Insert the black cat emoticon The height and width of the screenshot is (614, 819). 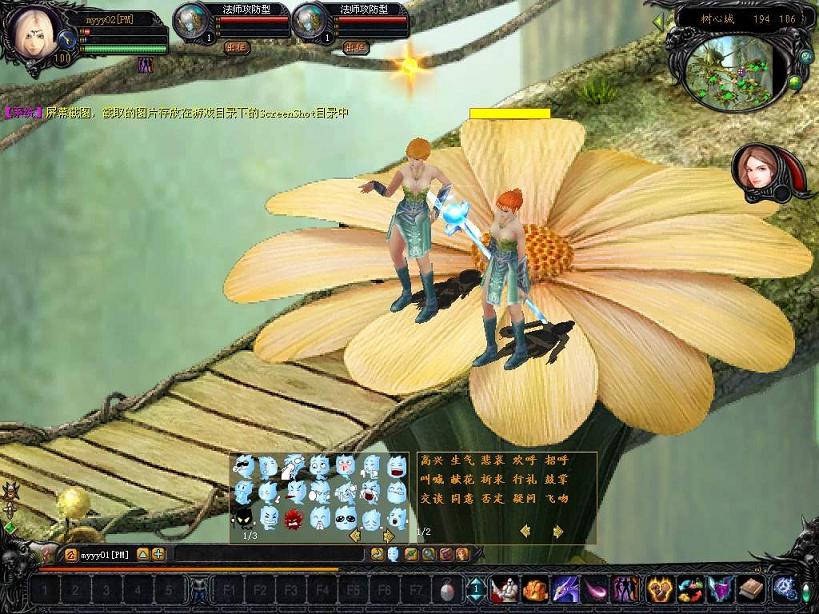243,517
